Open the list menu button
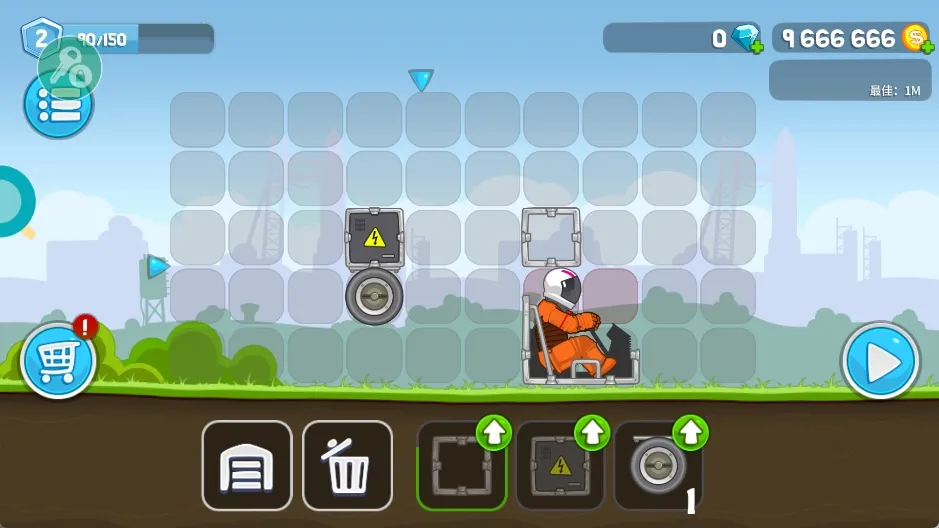This screenshot has height=528, width=939. [58, 106]
